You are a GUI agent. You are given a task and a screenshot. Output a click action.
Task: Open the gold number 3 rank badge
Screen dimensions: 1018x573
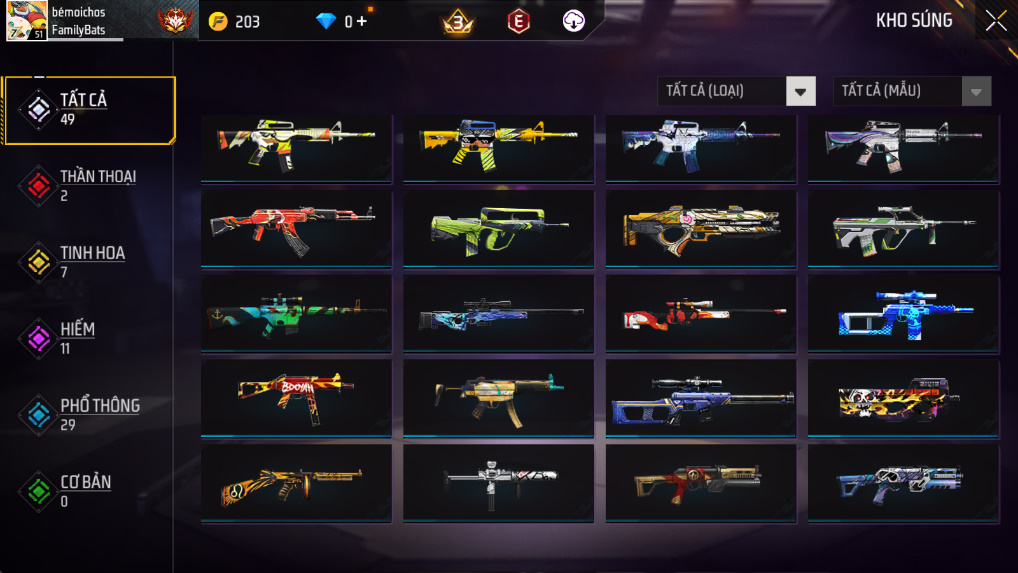click(458, 21)
